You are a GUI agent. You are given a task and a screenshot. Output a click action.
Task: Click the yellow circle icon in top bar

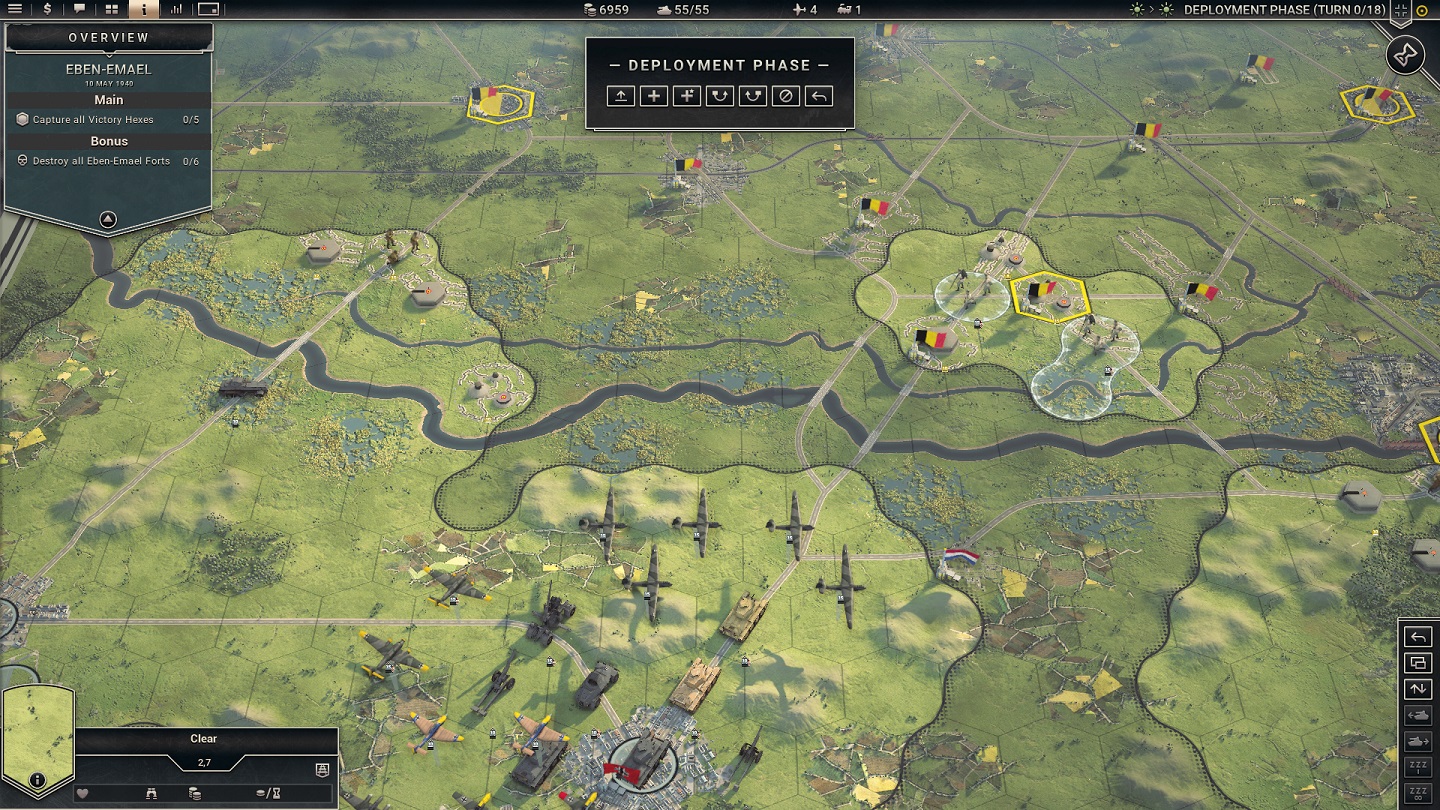click(1423, 10)
